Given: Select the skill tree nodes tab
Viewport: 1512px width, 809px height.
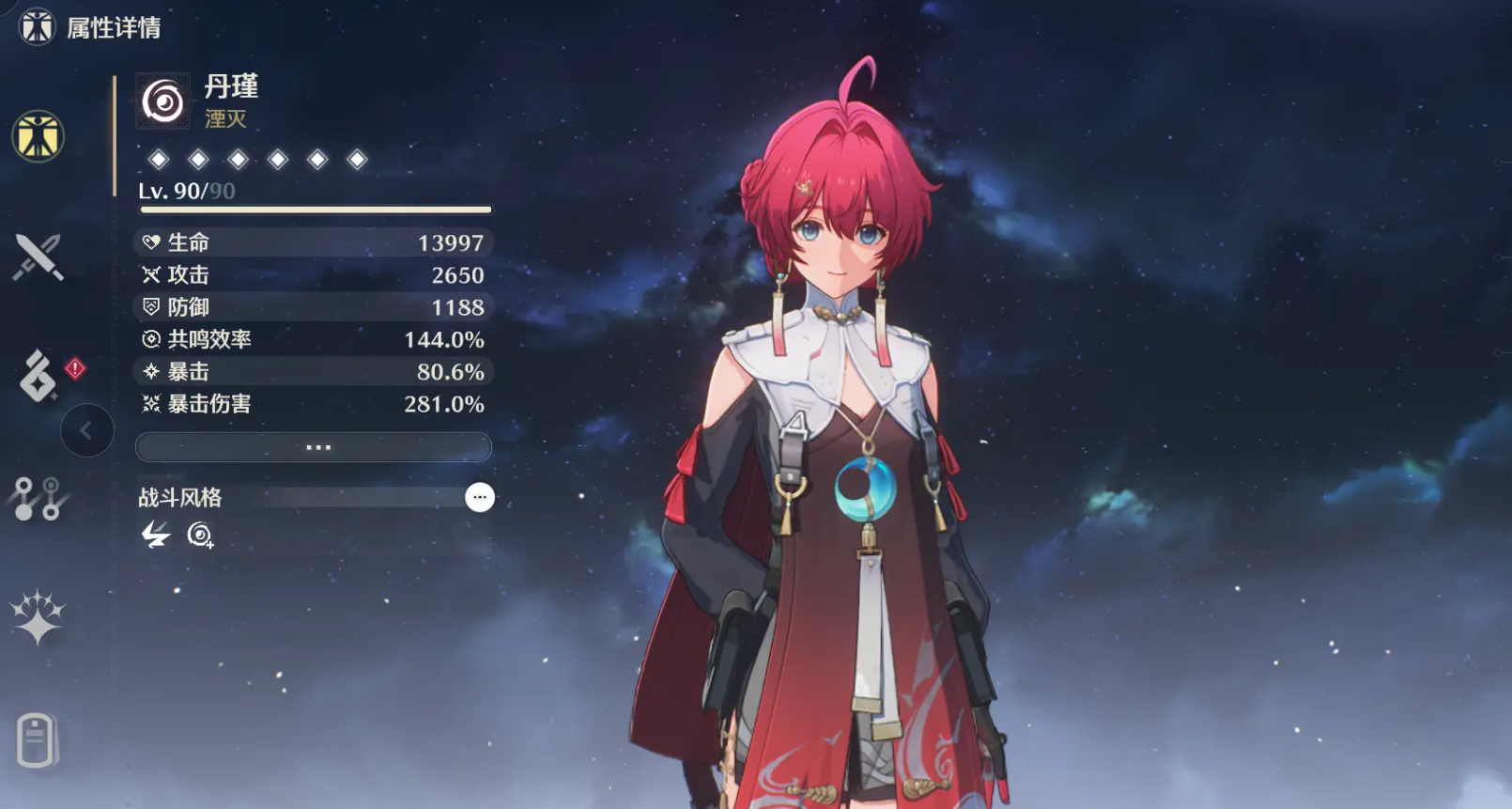Looking at the screenshot, I should pos(38,498).
